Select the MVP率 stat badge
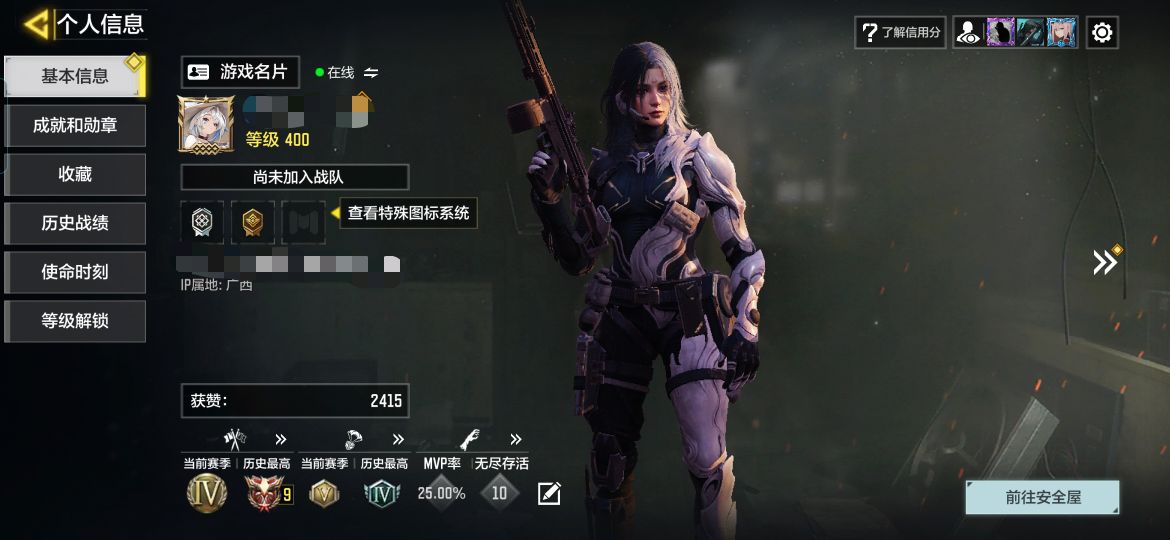The height and width of the screenshot is (540, 1170). point(441,492)
